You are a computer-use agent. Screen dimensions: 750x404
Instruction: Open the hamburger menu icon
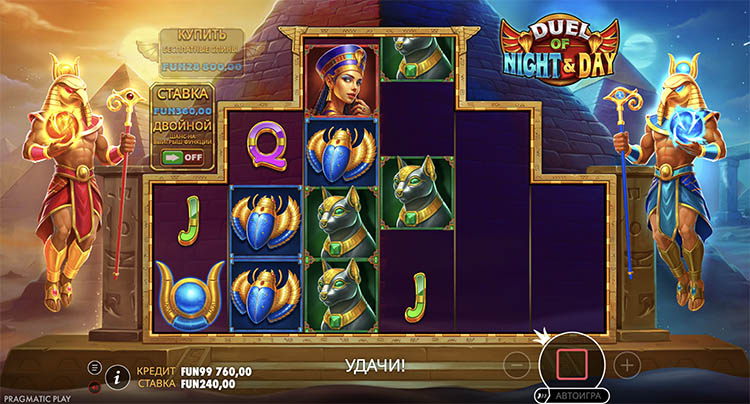pos(94,367)
